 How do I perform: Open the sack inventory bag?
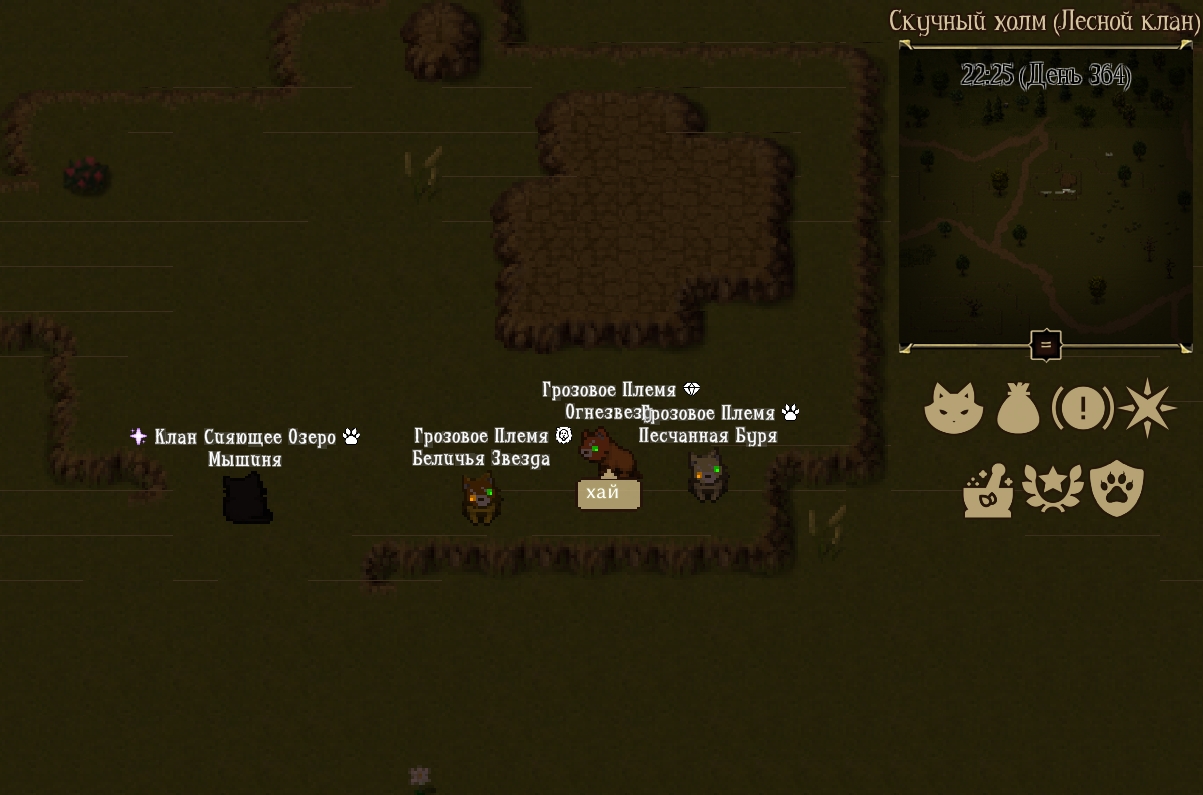(x=1018, y=408)
